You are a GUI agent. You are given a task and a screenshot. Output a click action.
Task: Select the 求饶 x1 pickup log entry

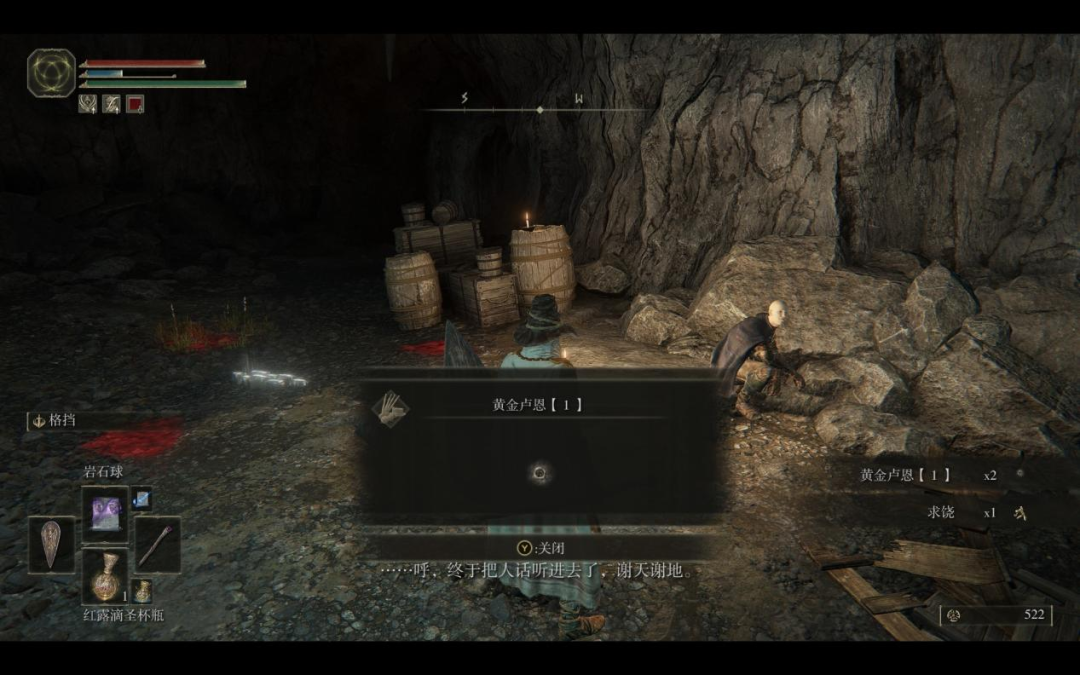tap(960, 512)
